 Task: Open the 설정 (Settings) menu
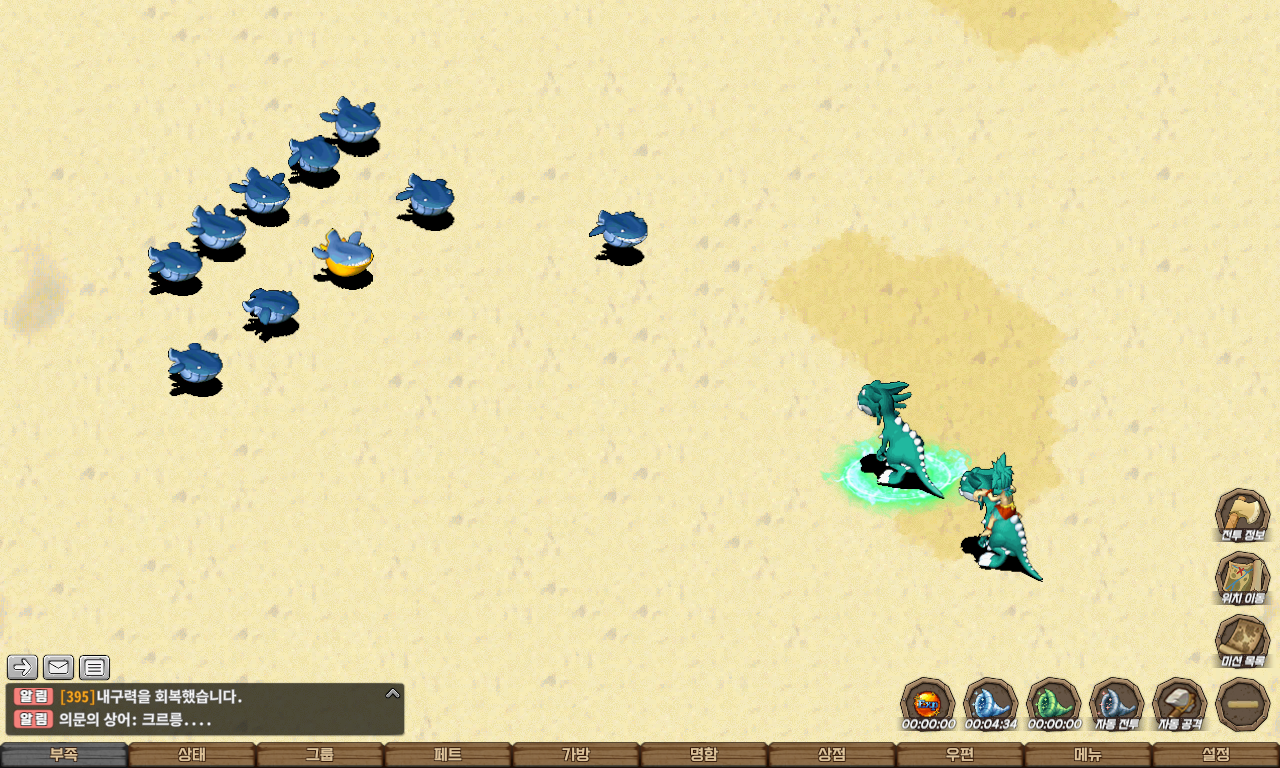coord(1216,755)
